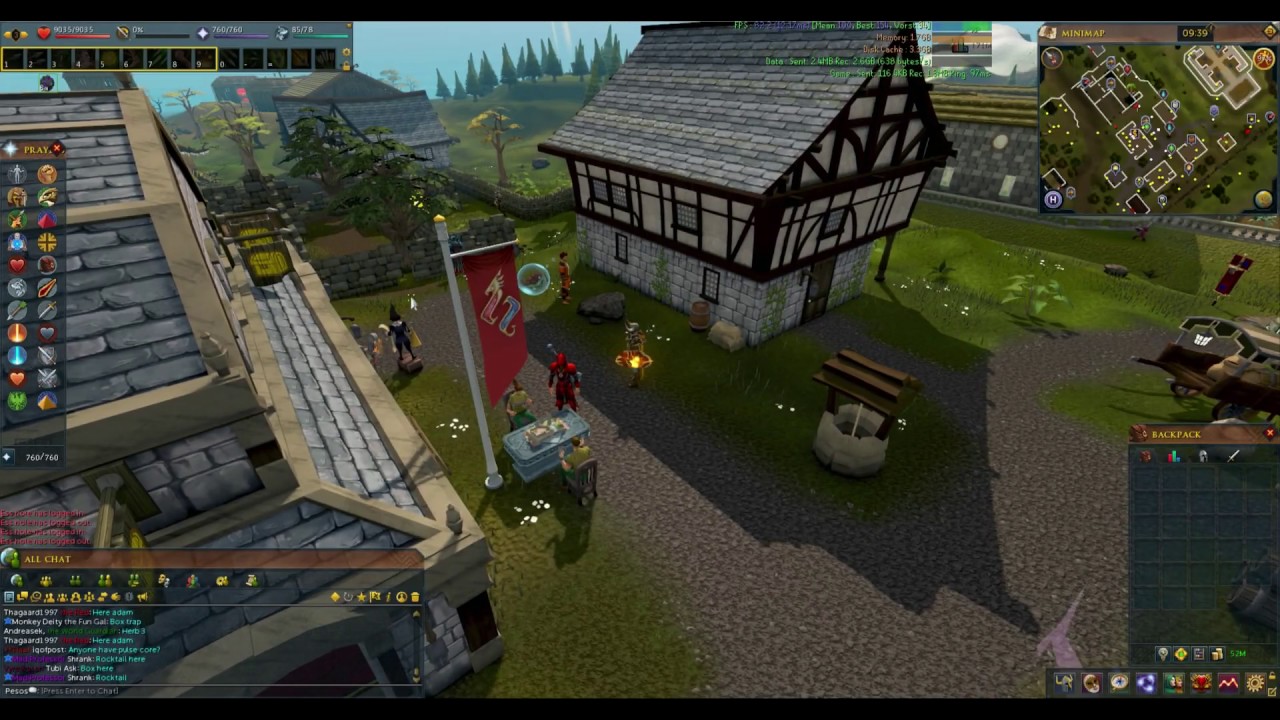
Task: Lock the action bar padlock
Action: (x=346, y=66)
